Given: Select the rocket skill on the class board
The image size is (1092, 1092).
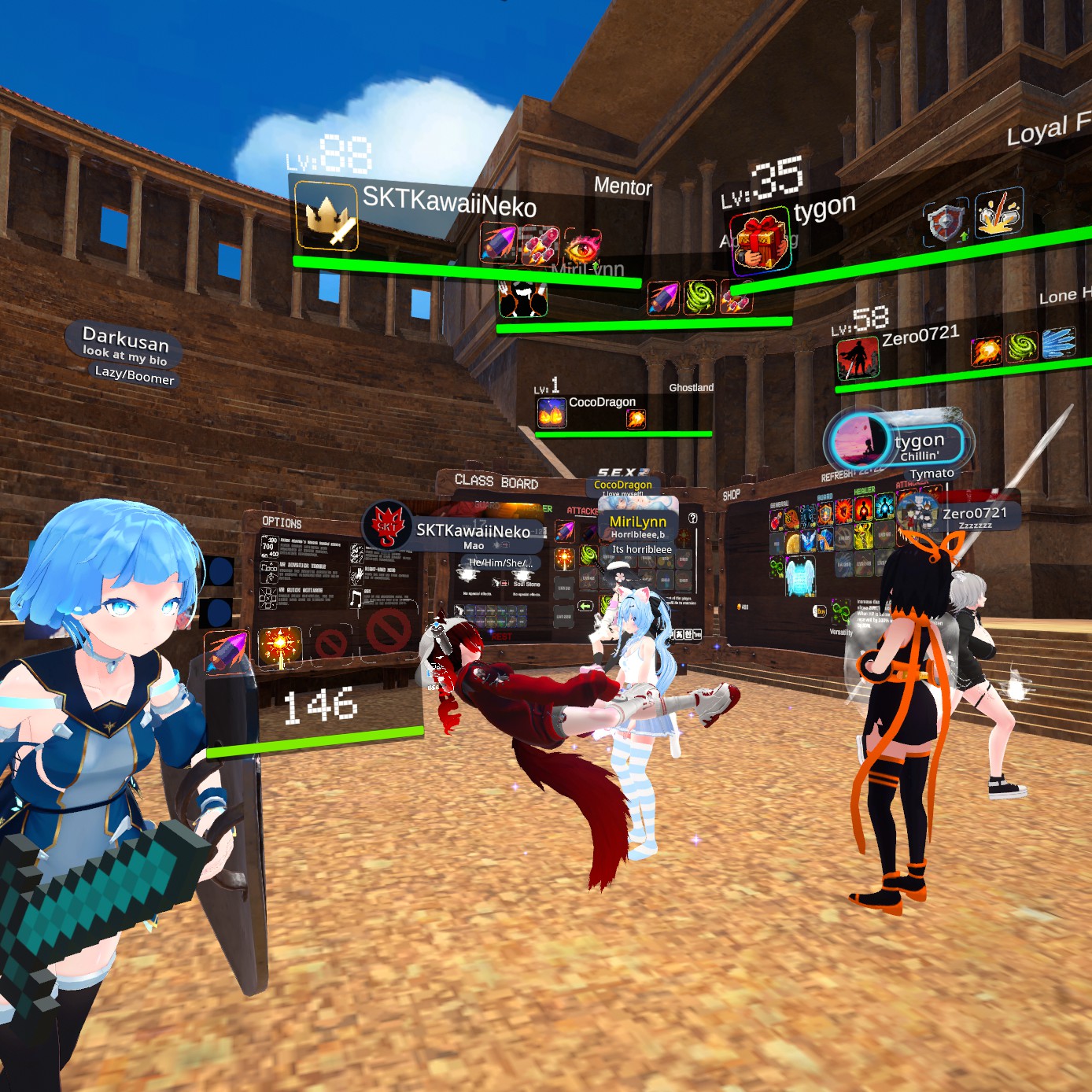Looking at the screenshot, I should pyautogui.click(x=564, y=531).
